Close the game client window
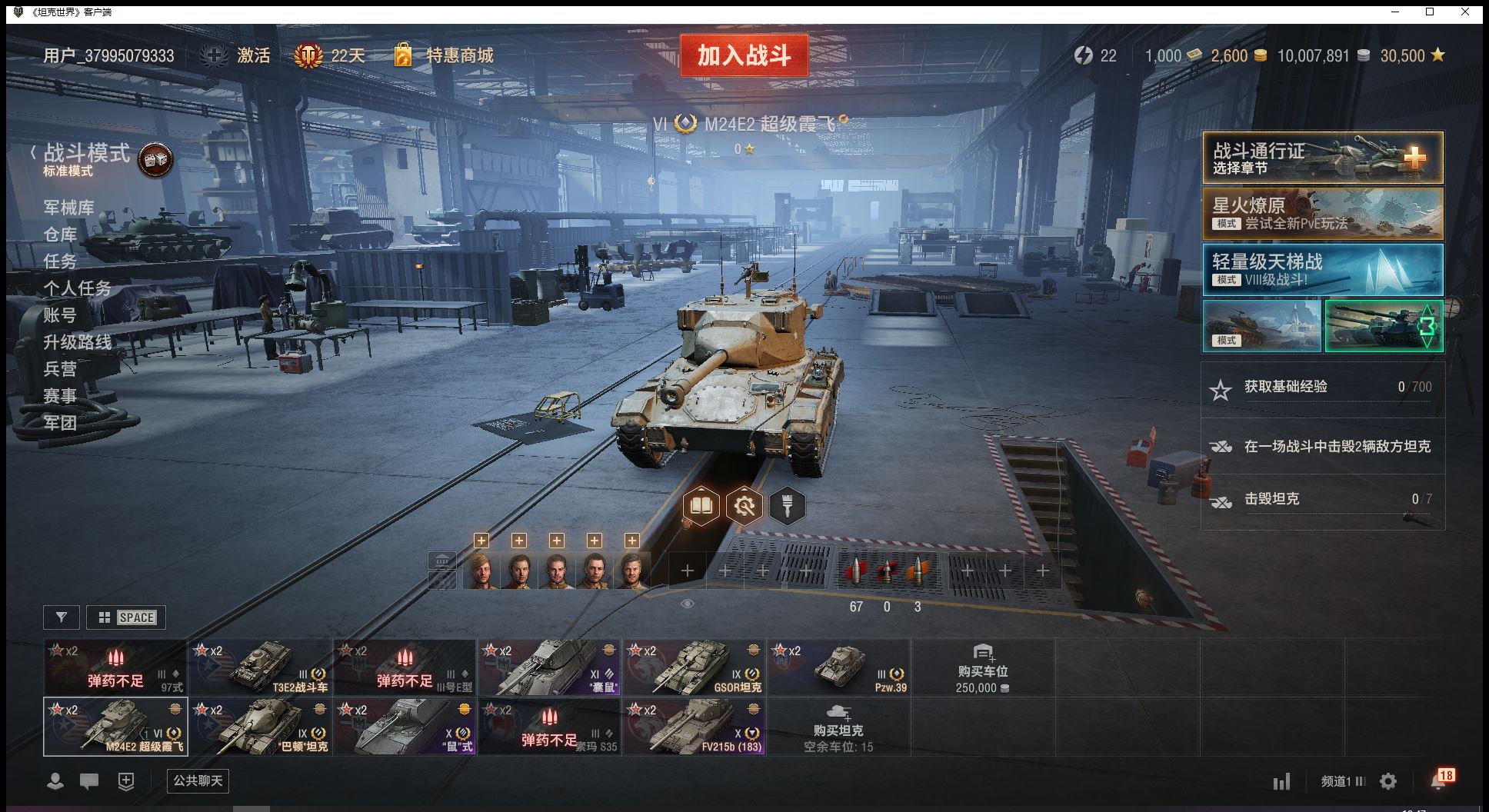The width and height of the screenshot is (1489, 812). point(1465,12)
